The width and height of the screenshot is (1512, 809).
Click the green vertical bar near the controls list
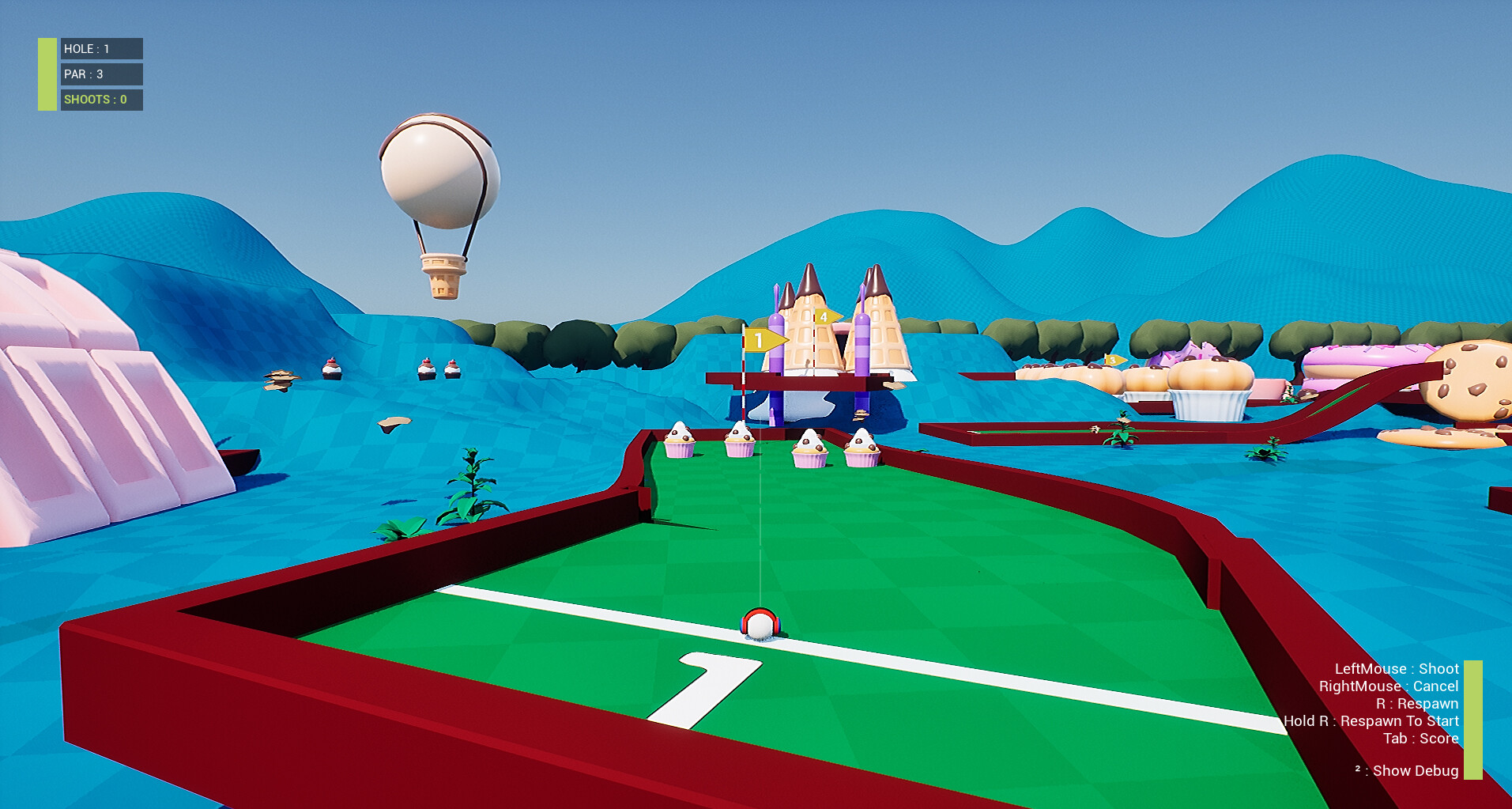point(1472,720)
